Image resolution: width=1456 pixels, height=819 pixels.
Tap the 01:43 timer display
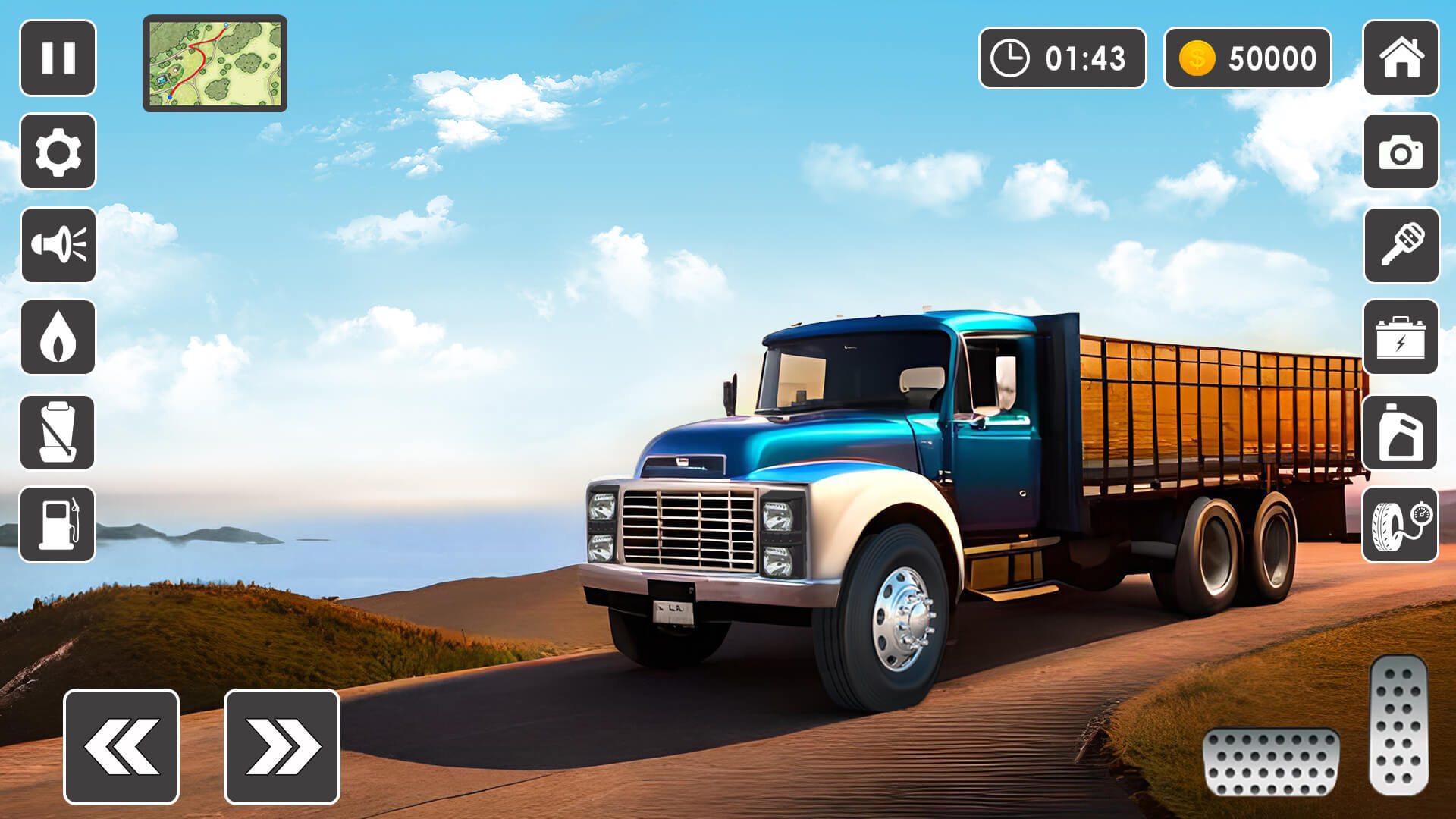tap(1062, 58)
